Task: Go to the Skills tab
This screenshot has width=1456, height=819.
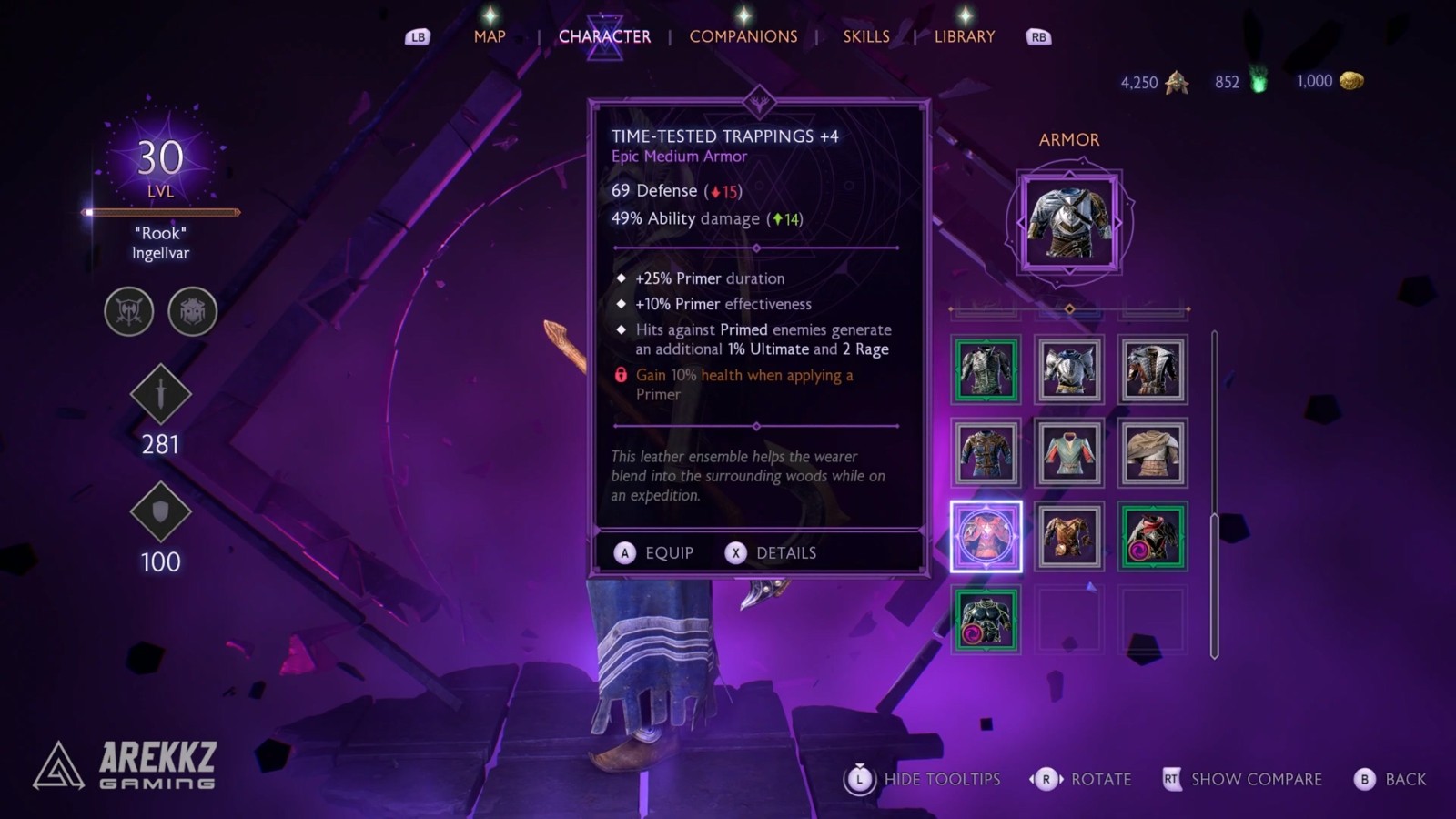Action: (x=865, y=36)
